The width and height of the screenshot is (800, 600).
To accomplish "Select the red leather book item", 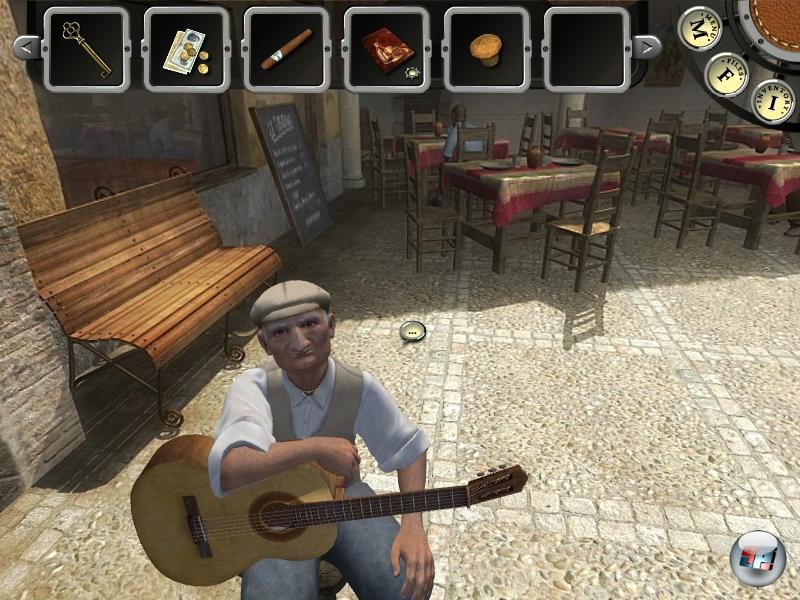I will pos(387,48).
